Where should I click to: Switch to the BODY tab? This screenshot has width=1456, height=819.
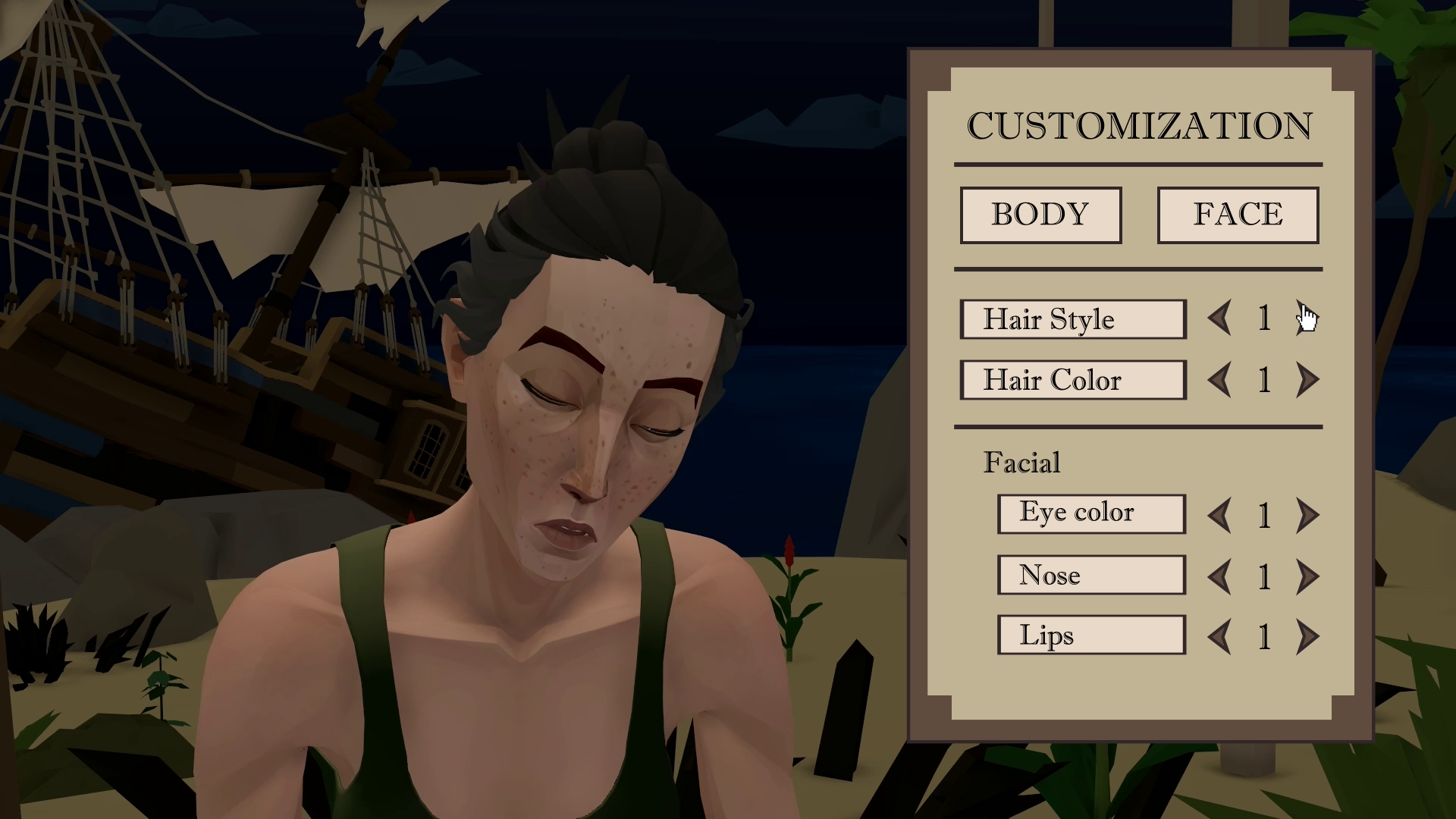pos(1040,215)
